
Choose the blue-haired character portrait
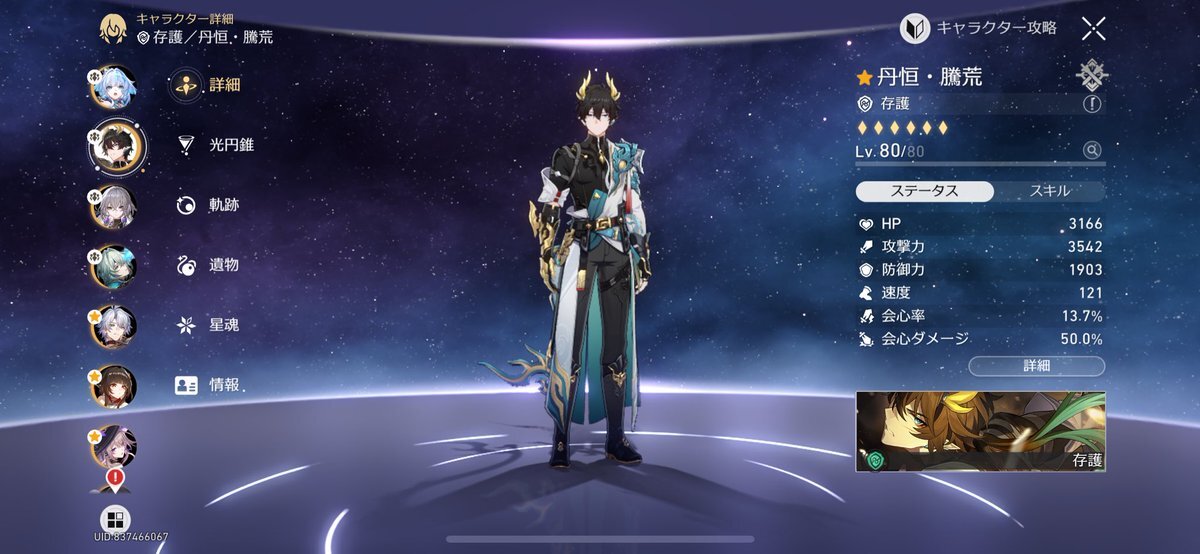[x=113, y=87]
